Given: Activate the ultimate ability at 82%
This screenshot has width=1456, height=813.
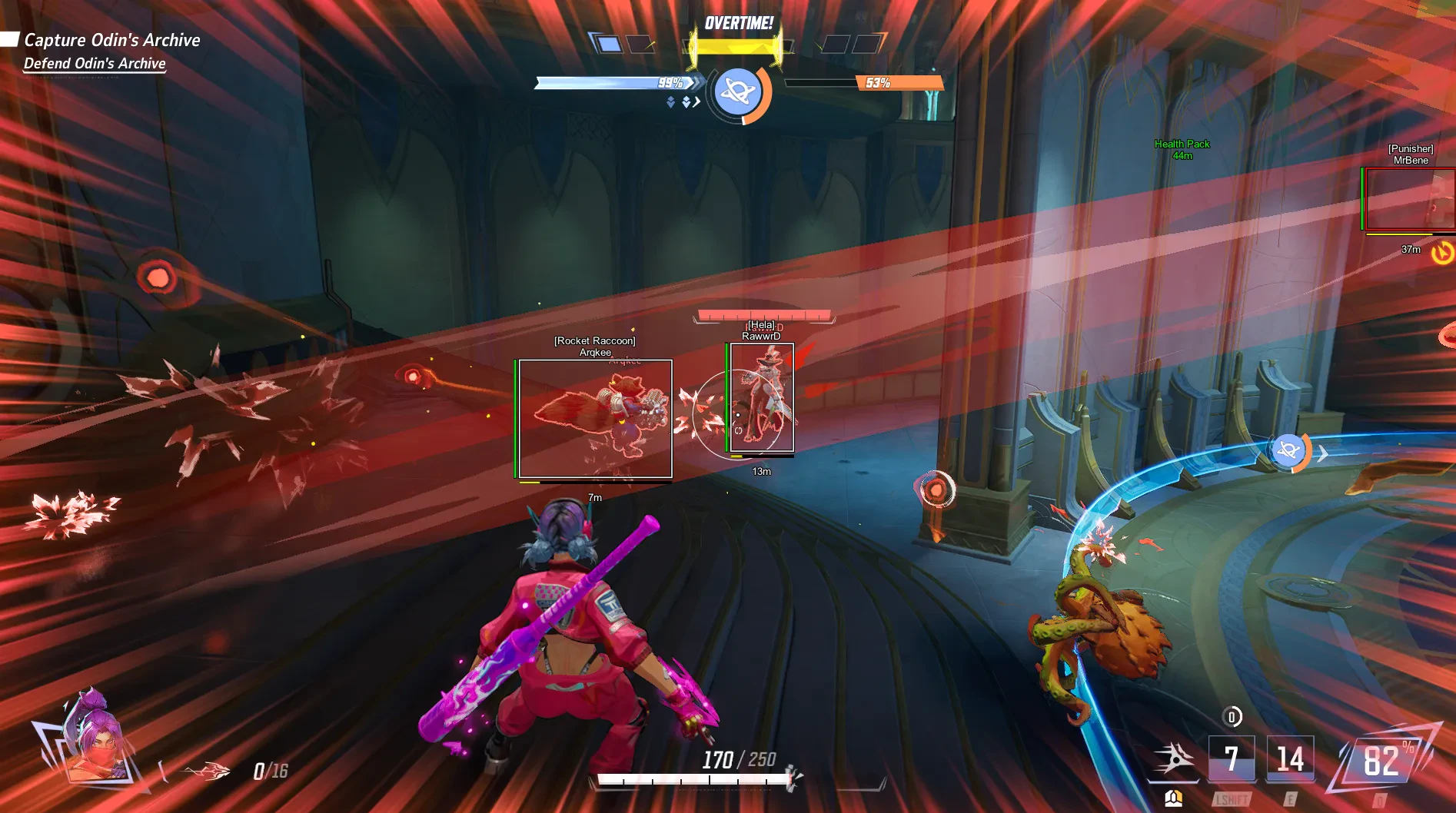Looking at the screenshot, I should pos(1381,761).
